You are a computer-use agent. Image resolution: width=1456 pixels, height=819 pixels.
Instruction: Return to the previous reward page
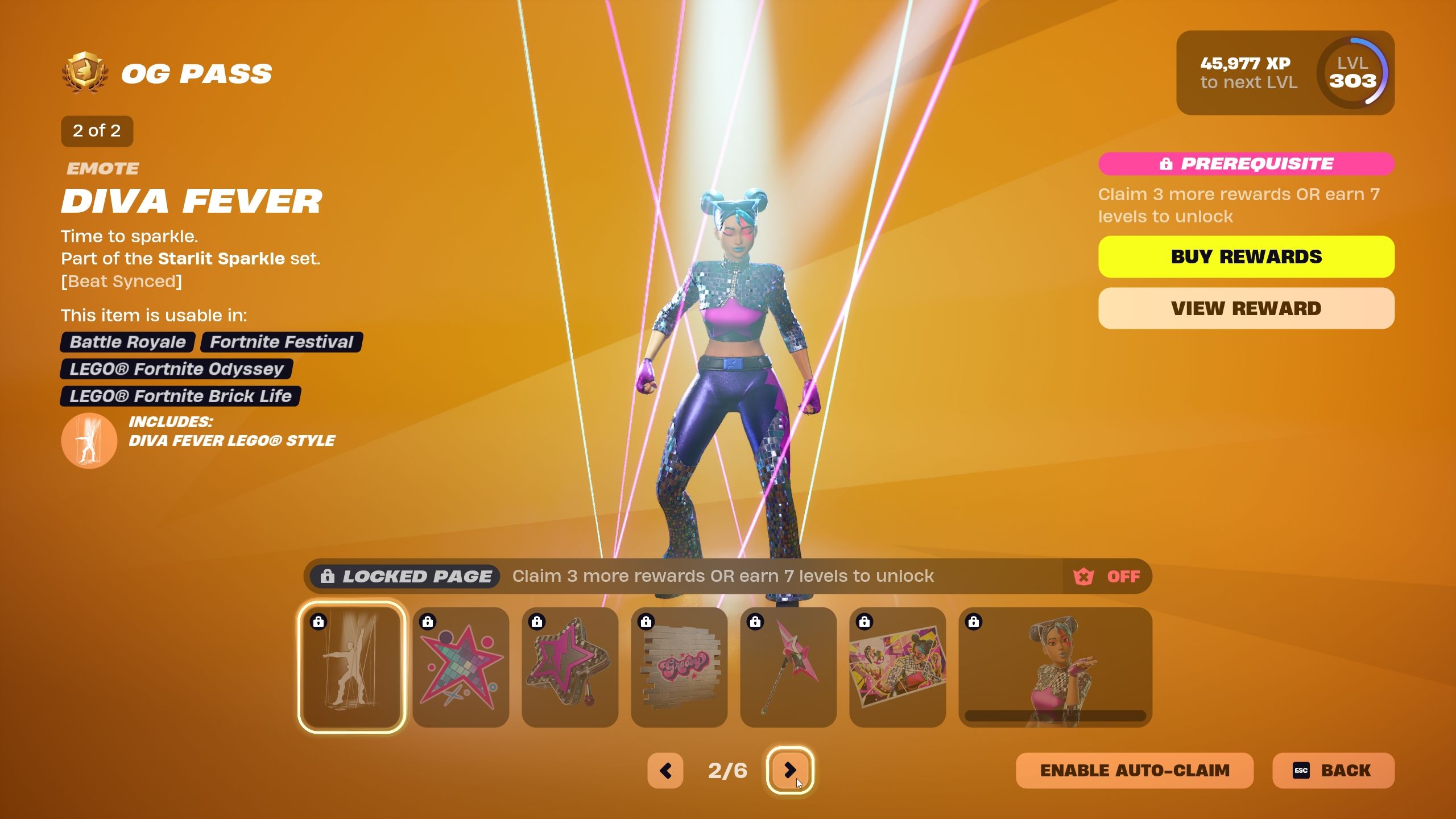[x=665, y=771]
